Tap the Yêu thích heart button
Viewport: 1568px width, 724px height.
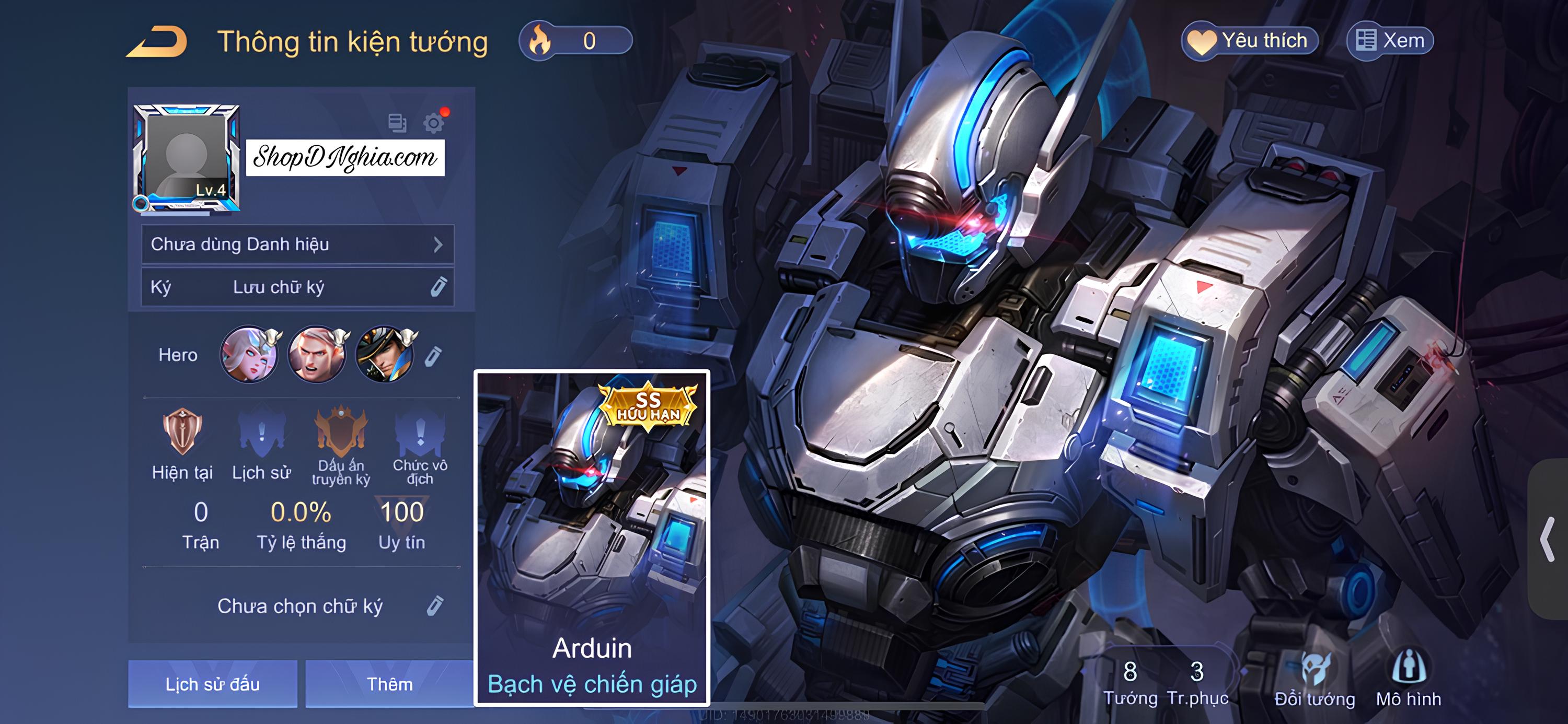click(x=1250, y=41)
